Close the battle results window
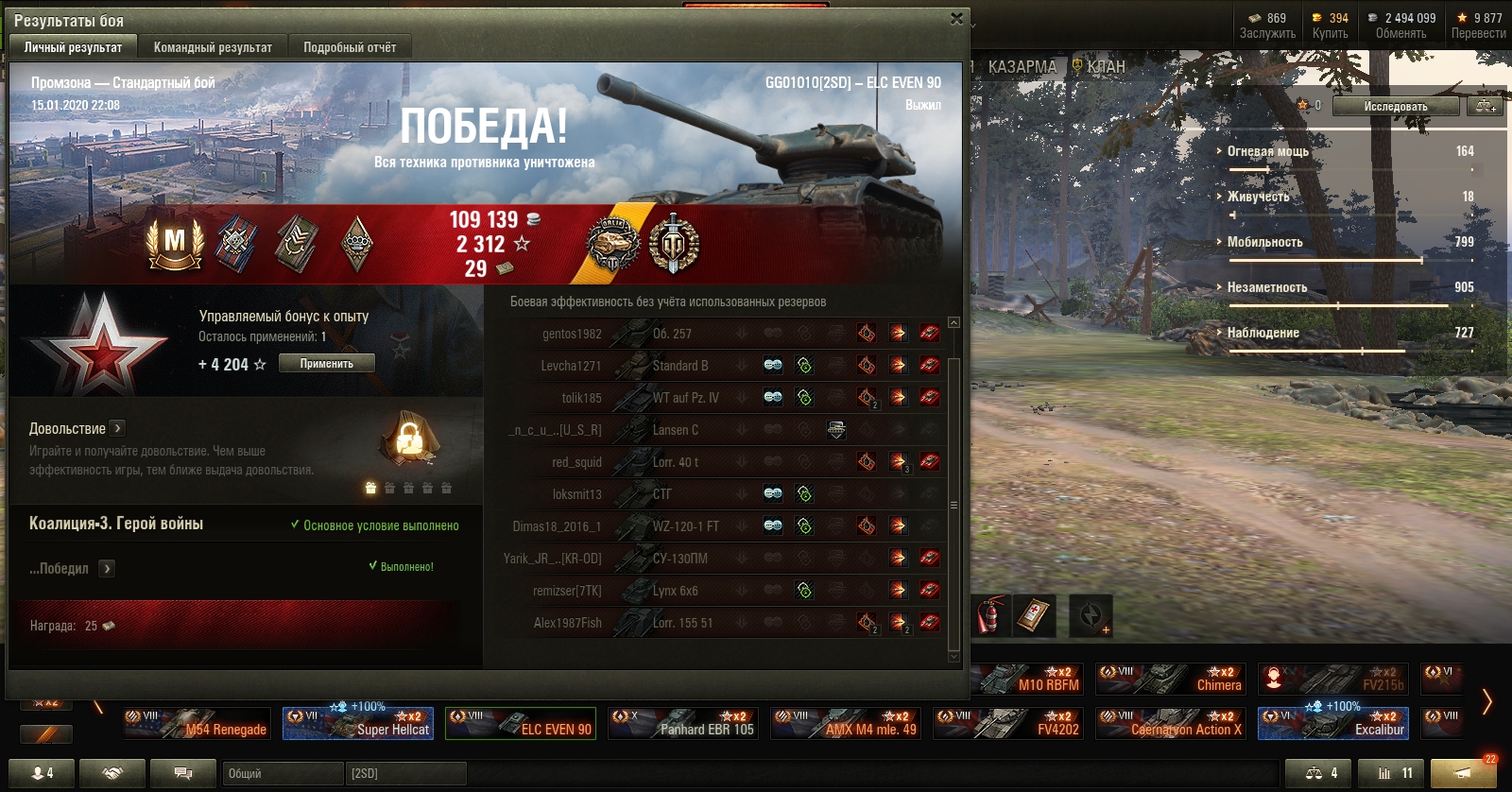 tap(956, 19)
